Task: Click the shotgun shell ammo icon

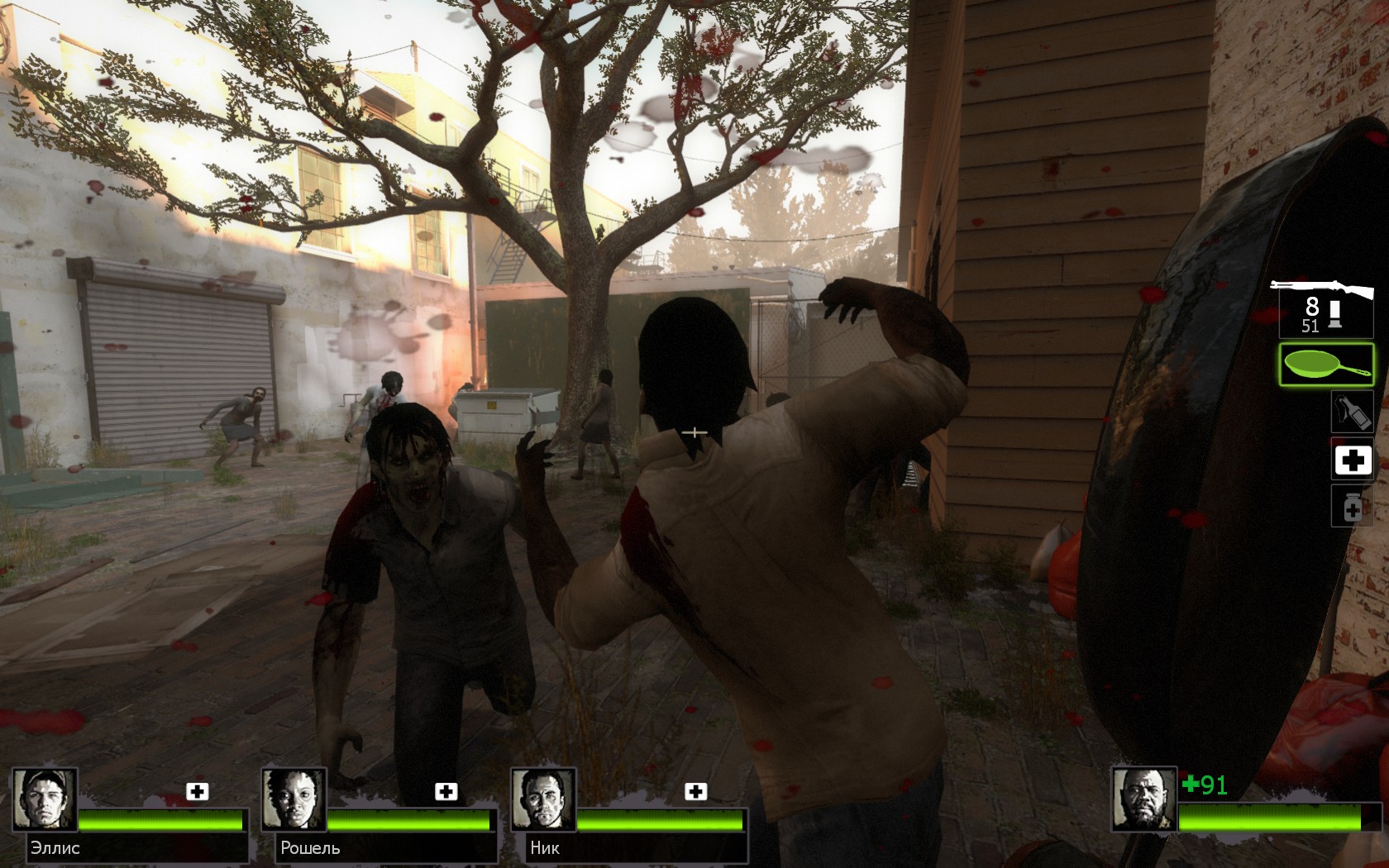Action: point(1337,314)
